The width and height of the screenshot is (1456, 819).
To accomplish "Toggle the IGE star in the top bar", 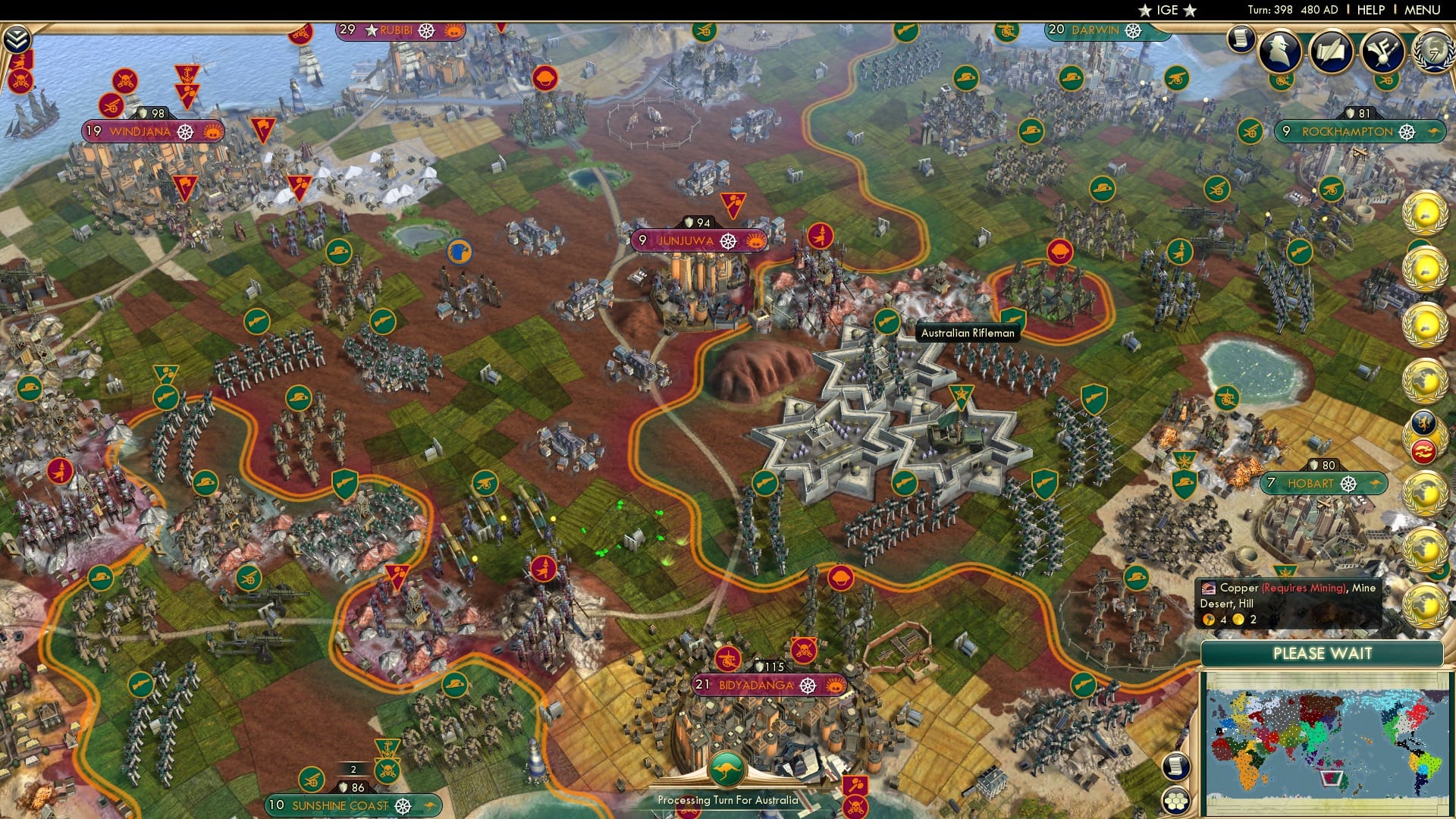I will (1144, 11).
